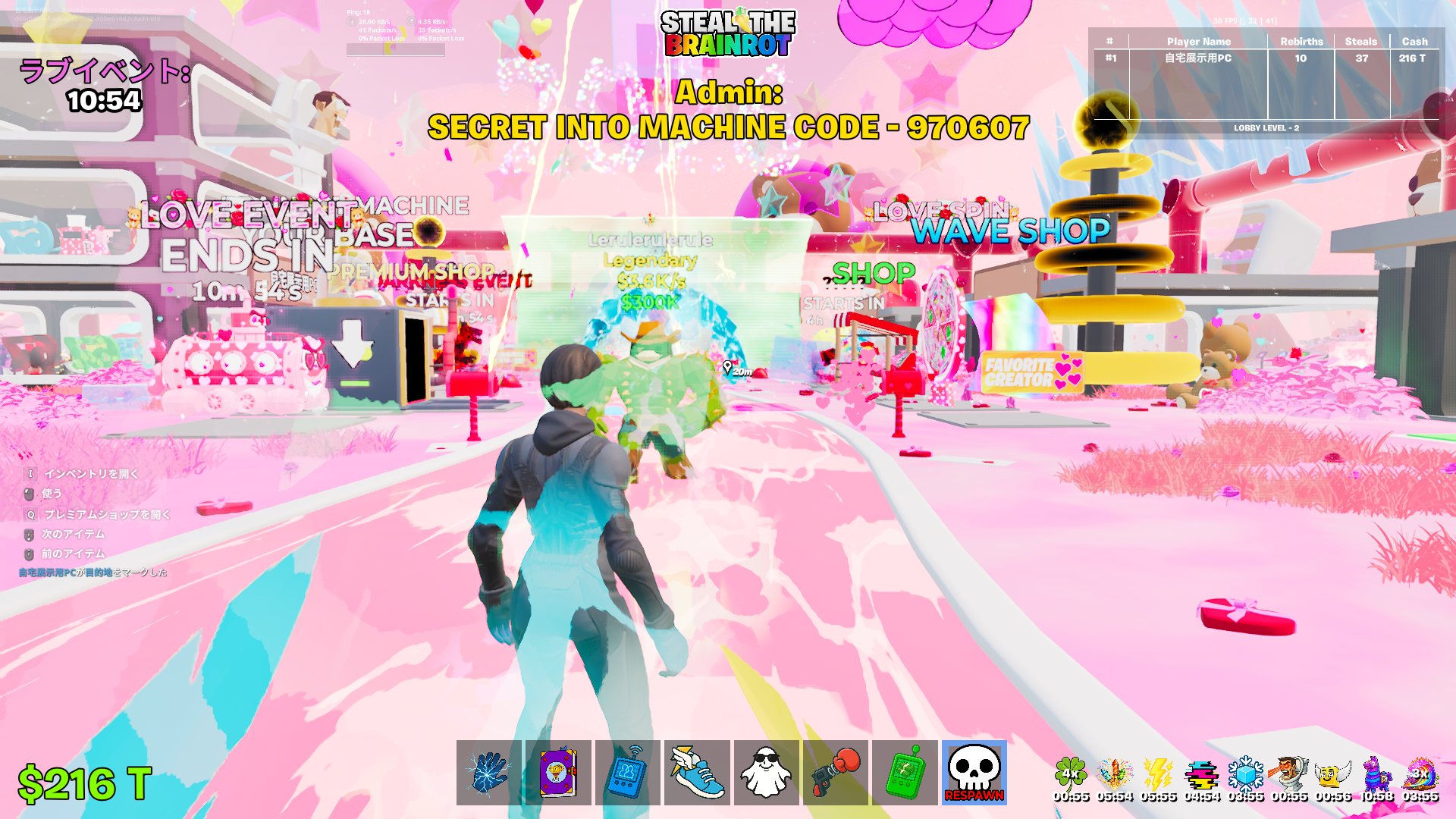Click the purple llama piñata icon
Viewport: 1456px width, 819px height.
point(1377,775)
